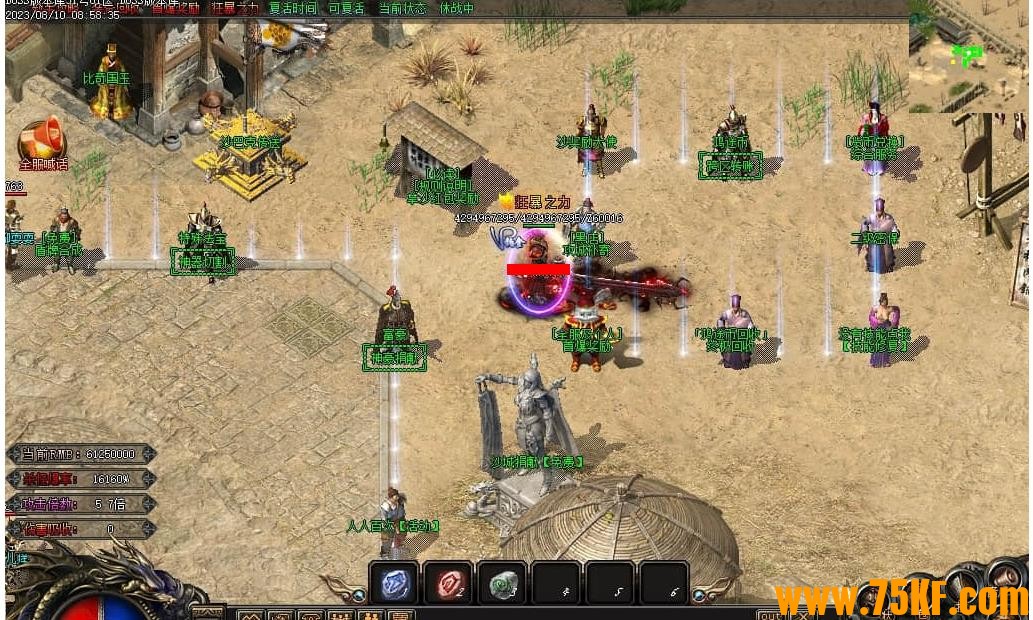Viewport: 1033px width, 620px height.
Task: Activate the green stone in hotbar slot 3
Action: (501, 584)
